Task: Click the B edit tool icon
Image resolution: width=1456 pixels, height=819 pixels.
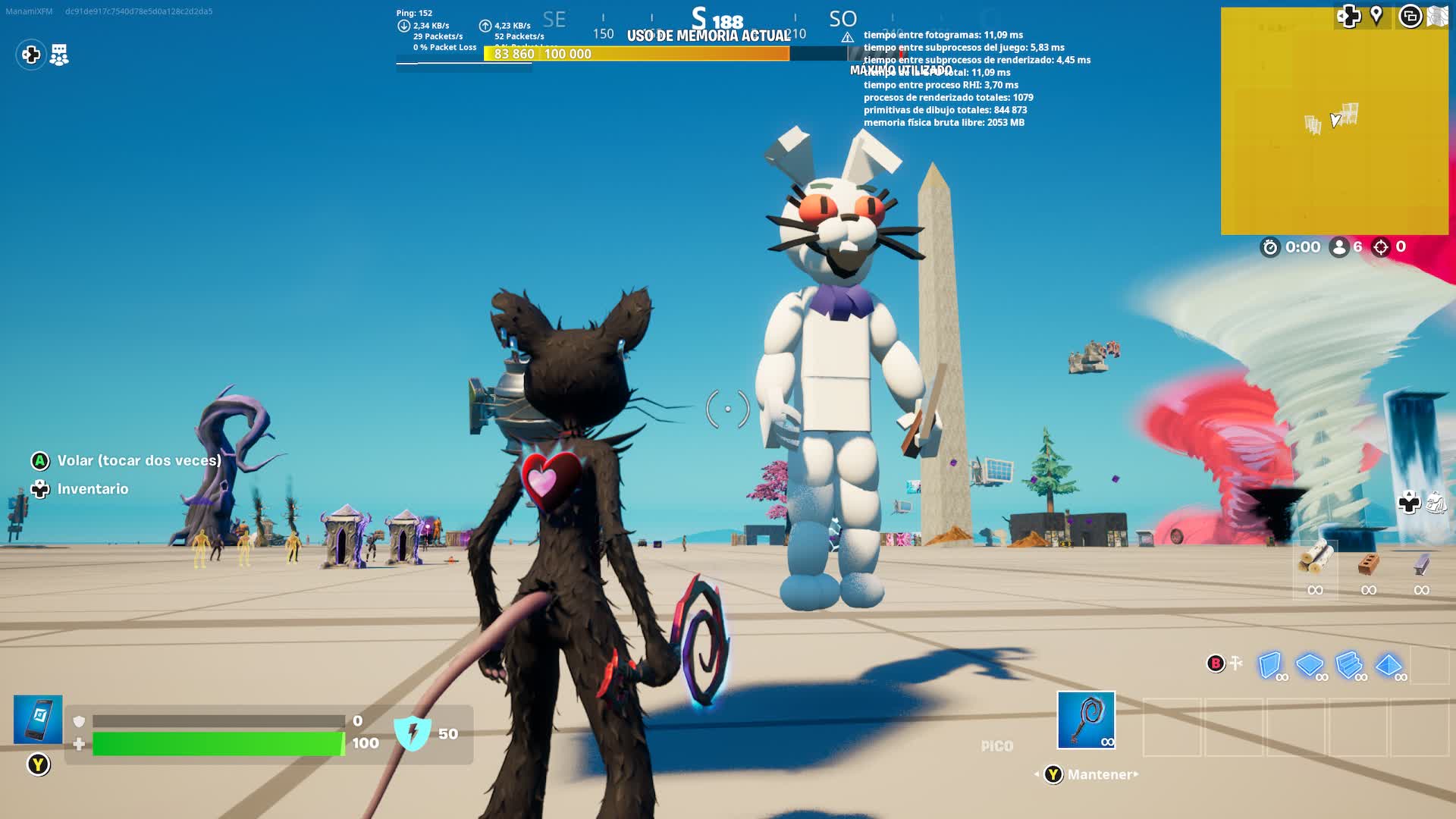Action: 1215,662
